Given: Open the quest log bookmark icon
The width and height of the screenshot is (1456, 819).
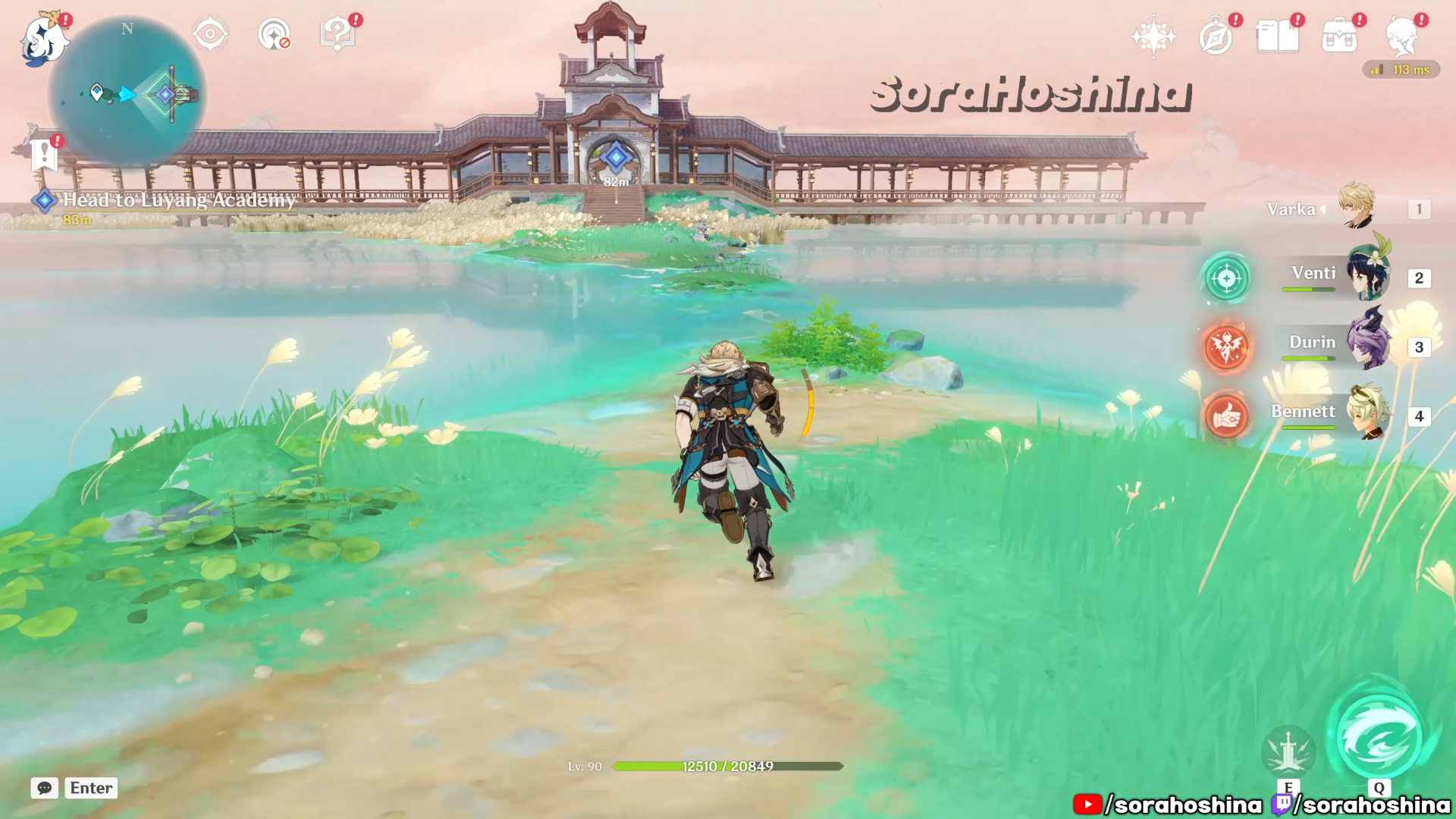Looking at the screenshot, I should 45,155.
